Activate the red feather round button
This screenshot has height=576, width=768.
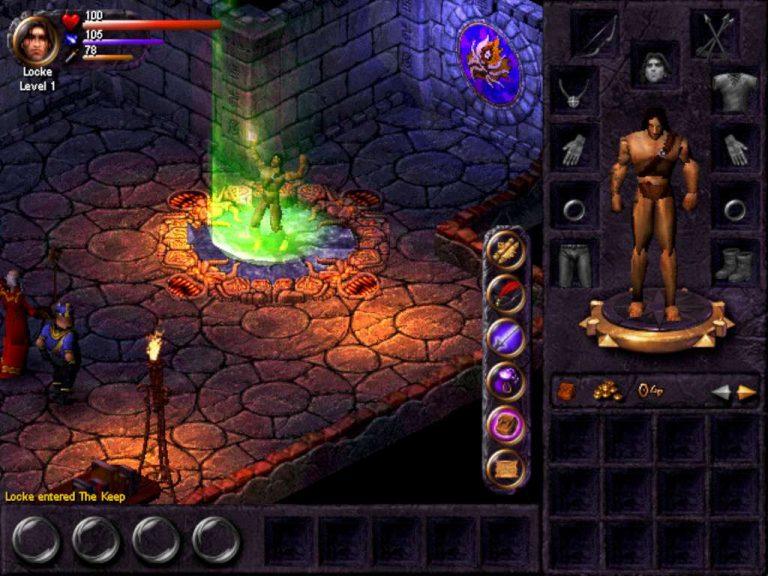point(506,294)
